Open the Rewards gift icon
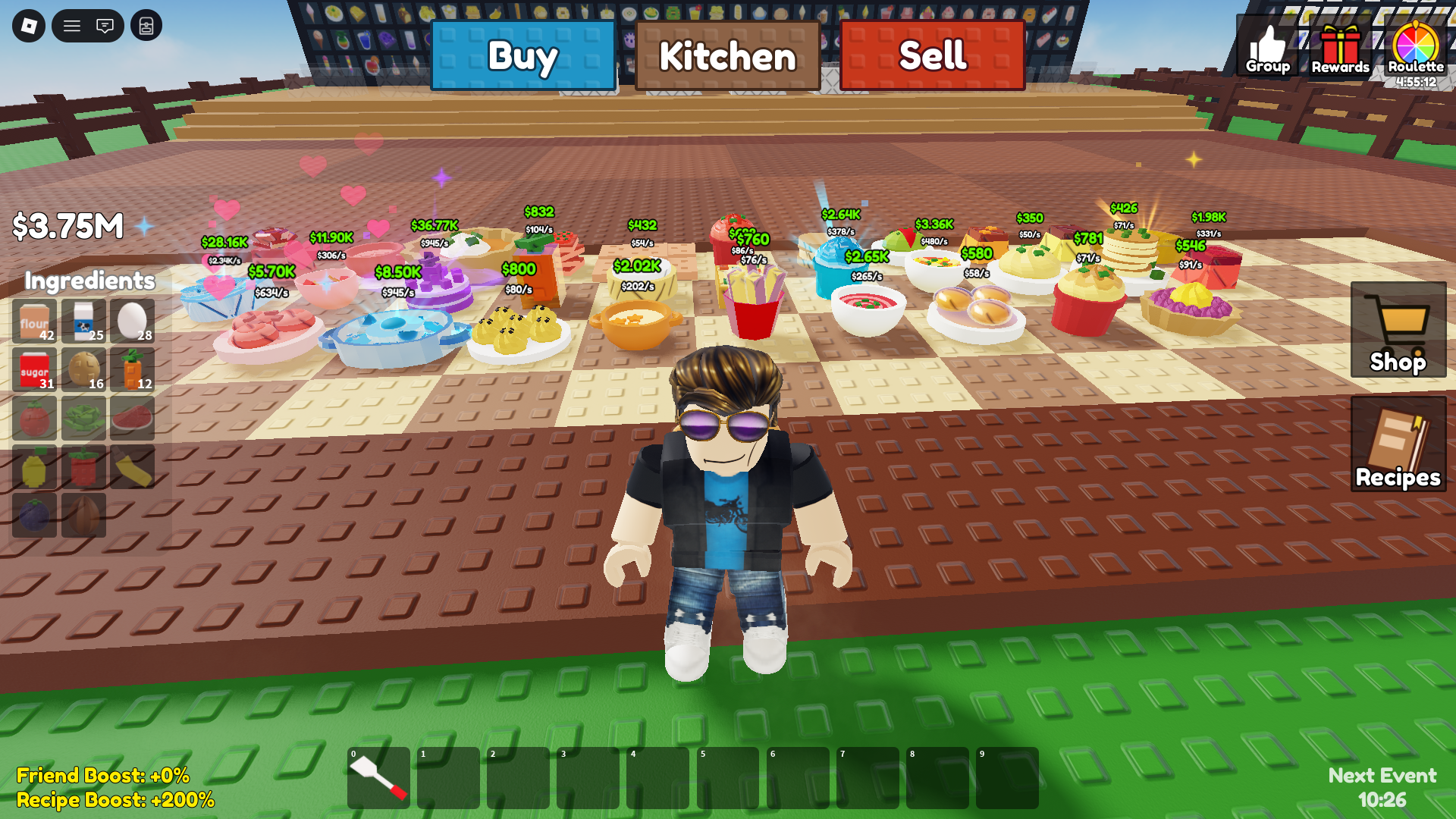This screenshot has height=819, width=1456. (1341, 45)
